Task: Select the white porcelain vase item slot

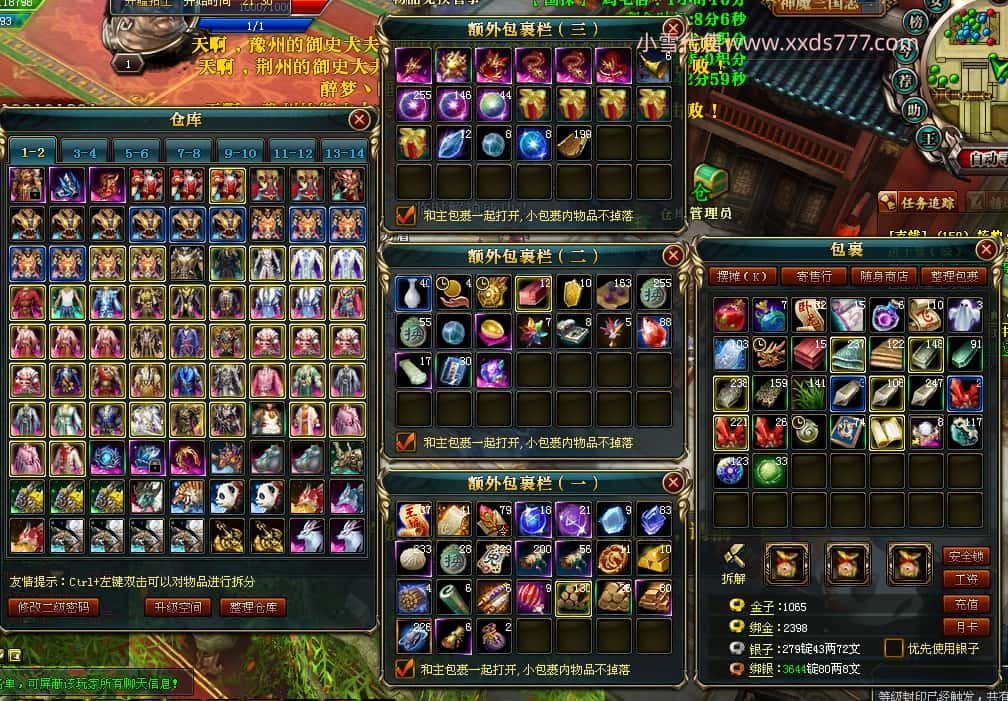Action: click(x=414, y=292)
